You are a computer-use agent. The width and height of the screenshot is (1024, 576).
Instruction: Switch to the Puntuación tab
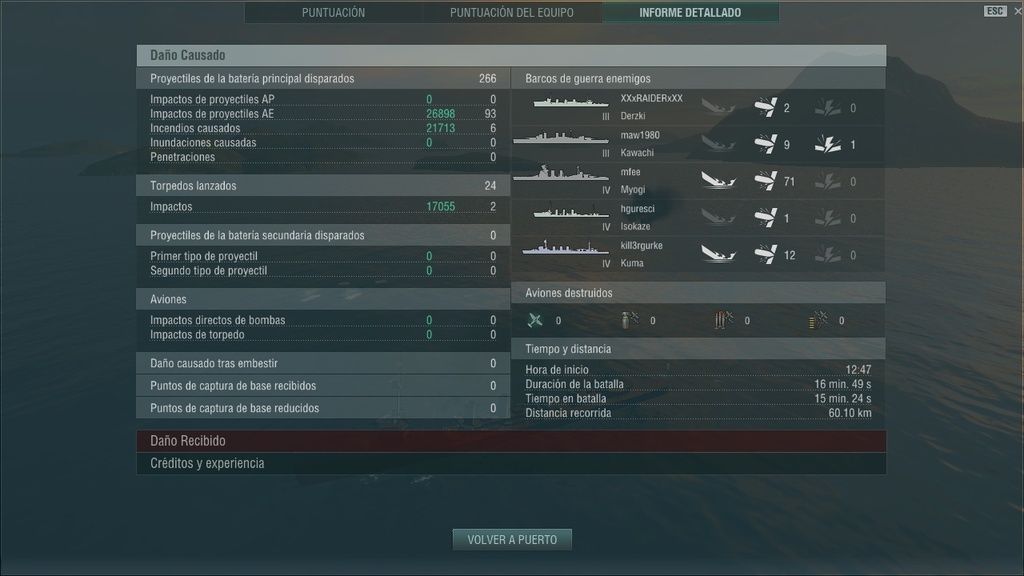(333, 13)
